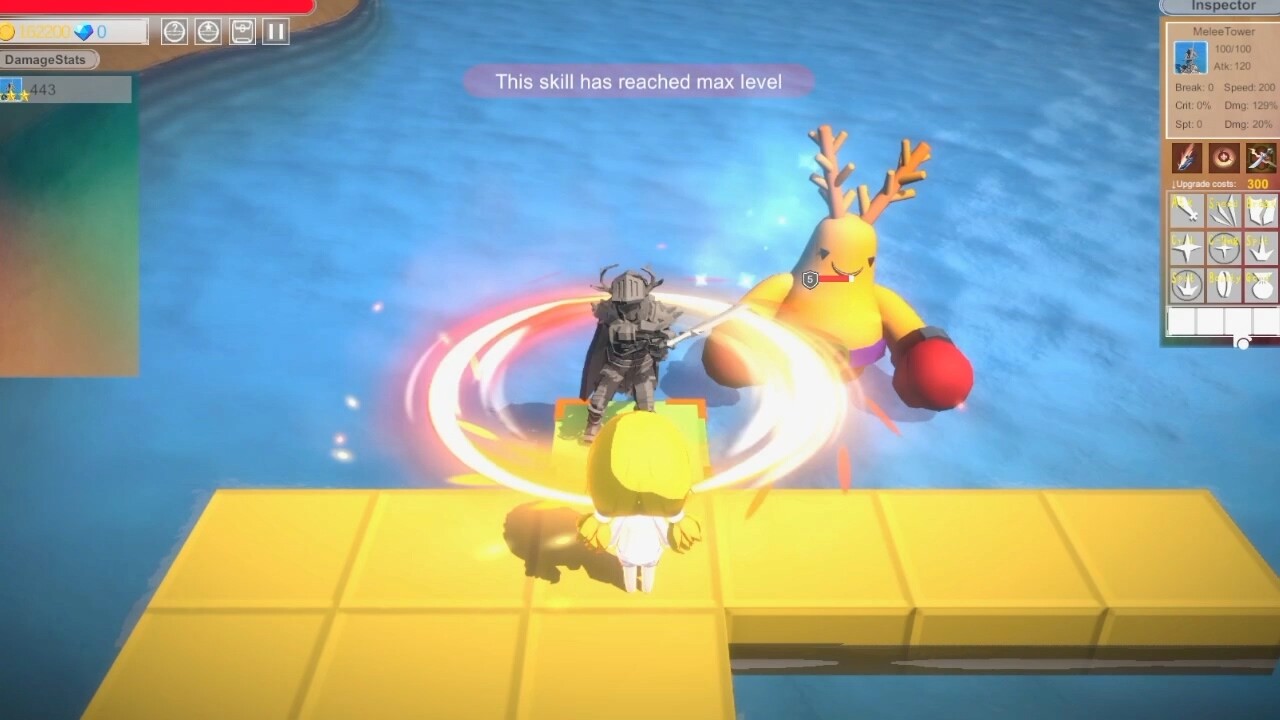Select the Speed upgrade icon

[x=1224, y=212]
